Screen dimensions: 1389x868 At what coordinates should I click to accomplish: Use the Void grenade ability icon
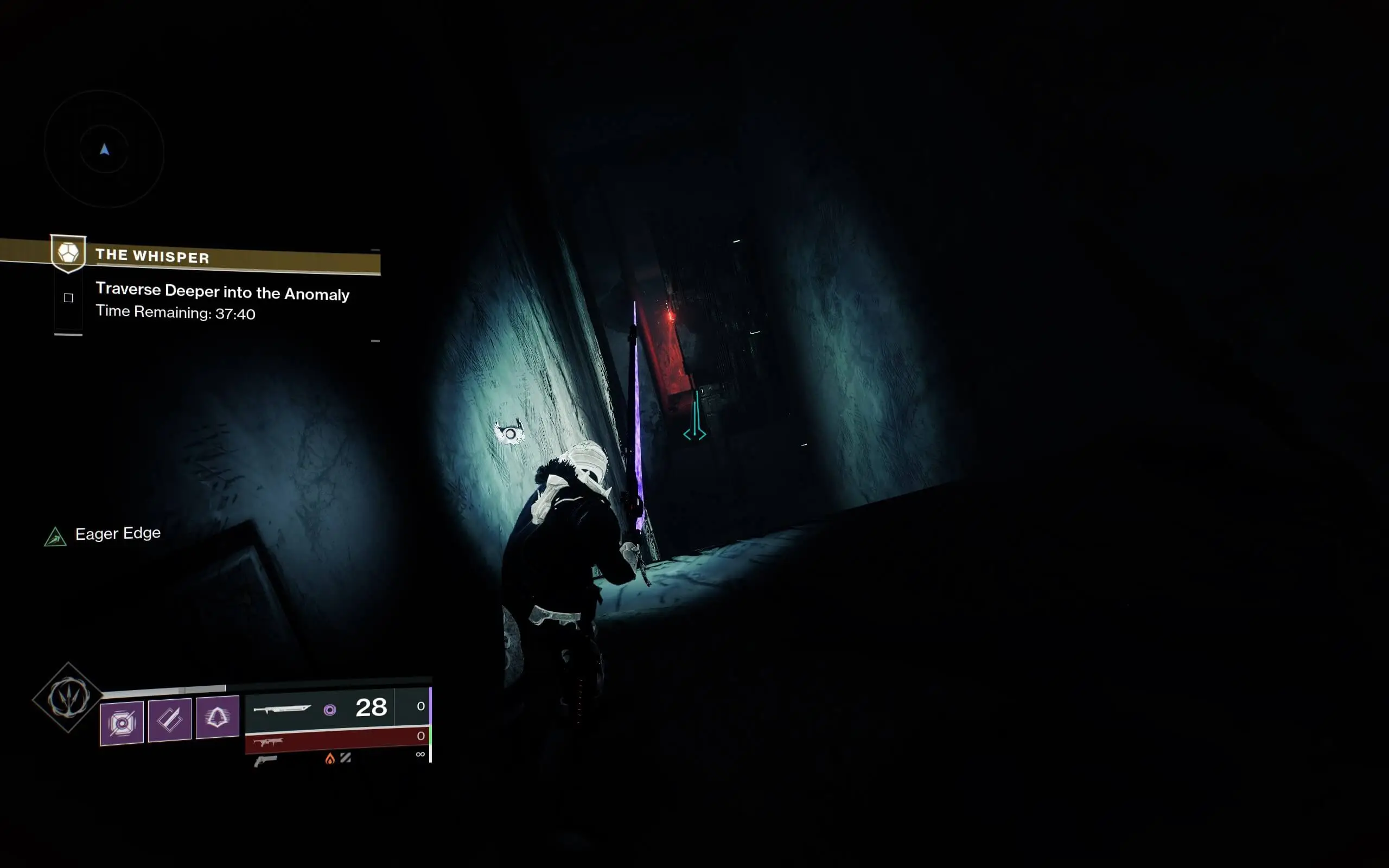point(122,723)
